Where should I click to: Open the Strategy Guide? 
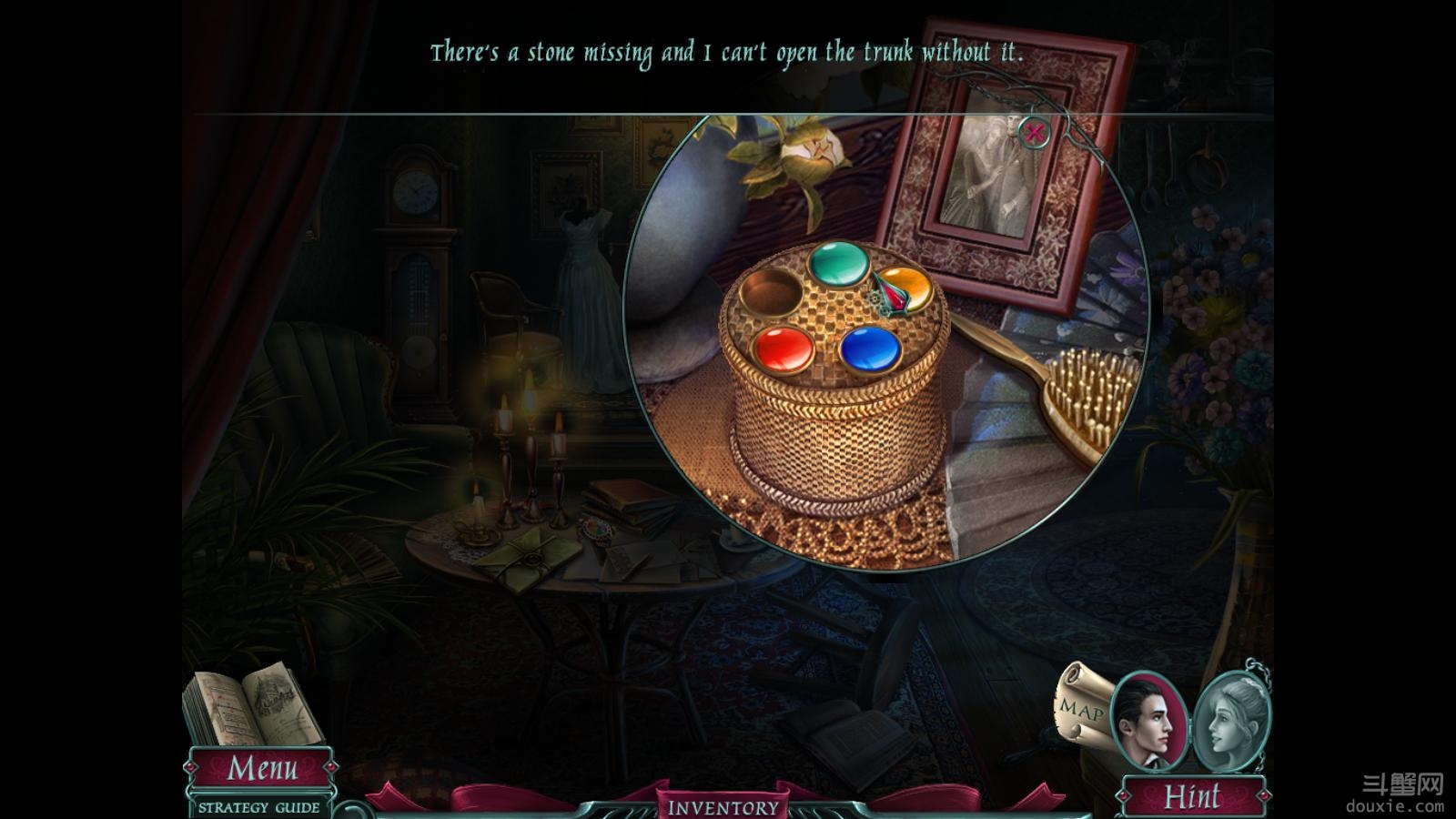click(x=259, y=807)
